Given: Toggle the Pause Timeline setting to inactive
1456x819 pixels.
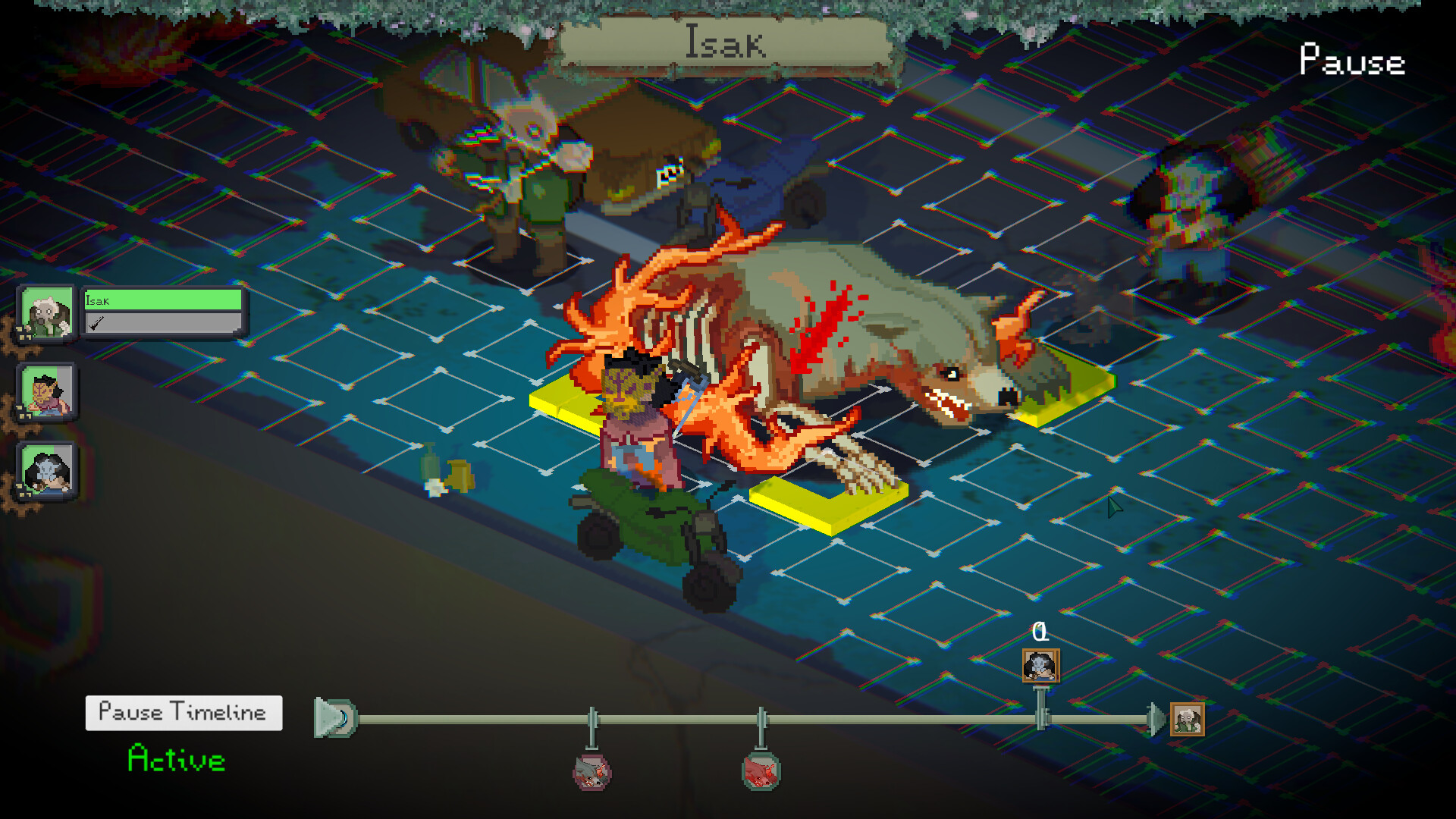Looking at the screenshot, I should (x=183, y=711).
